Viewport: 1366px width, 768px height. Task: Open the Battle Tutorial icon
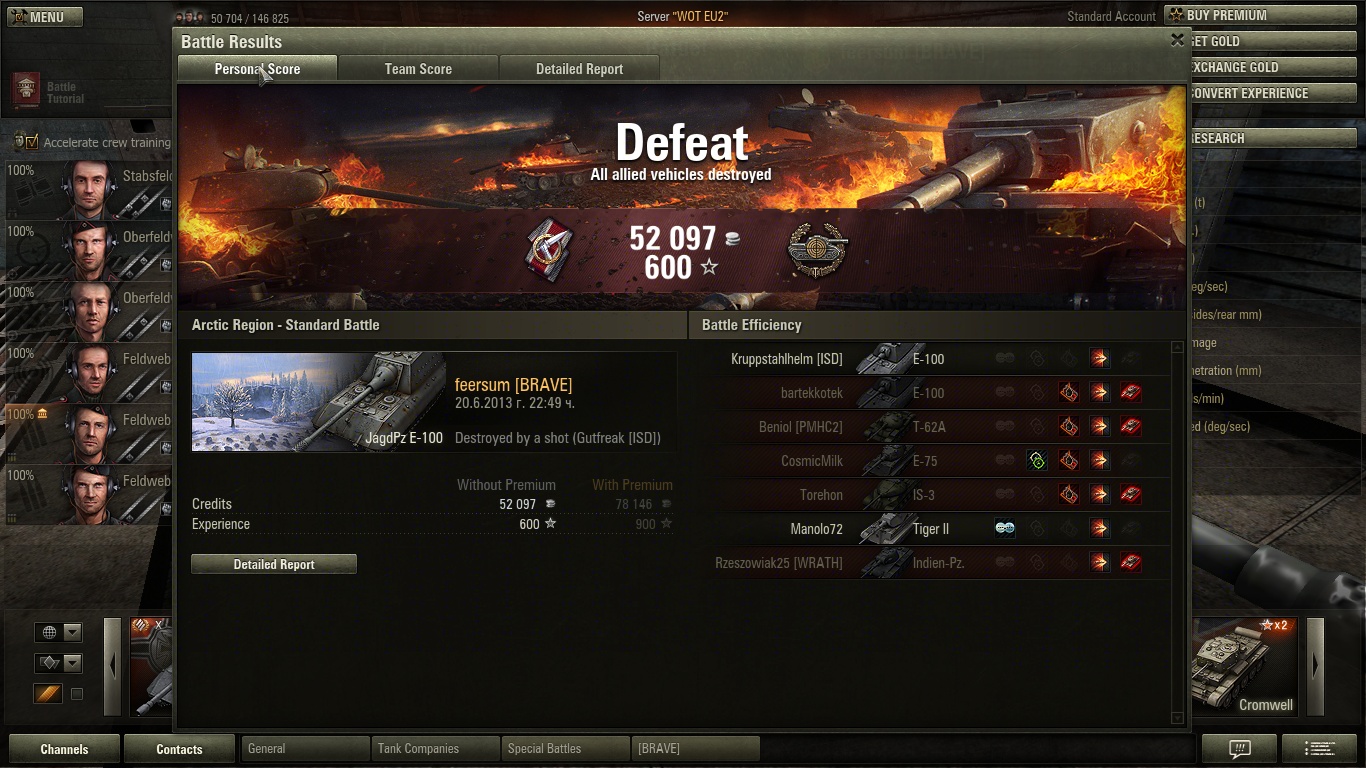click(26, 90)
